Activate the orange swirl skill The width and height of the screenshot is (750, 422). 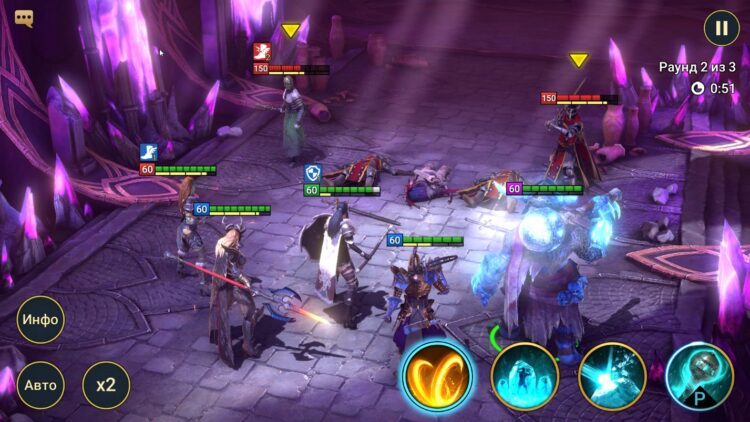coord(437,375)
